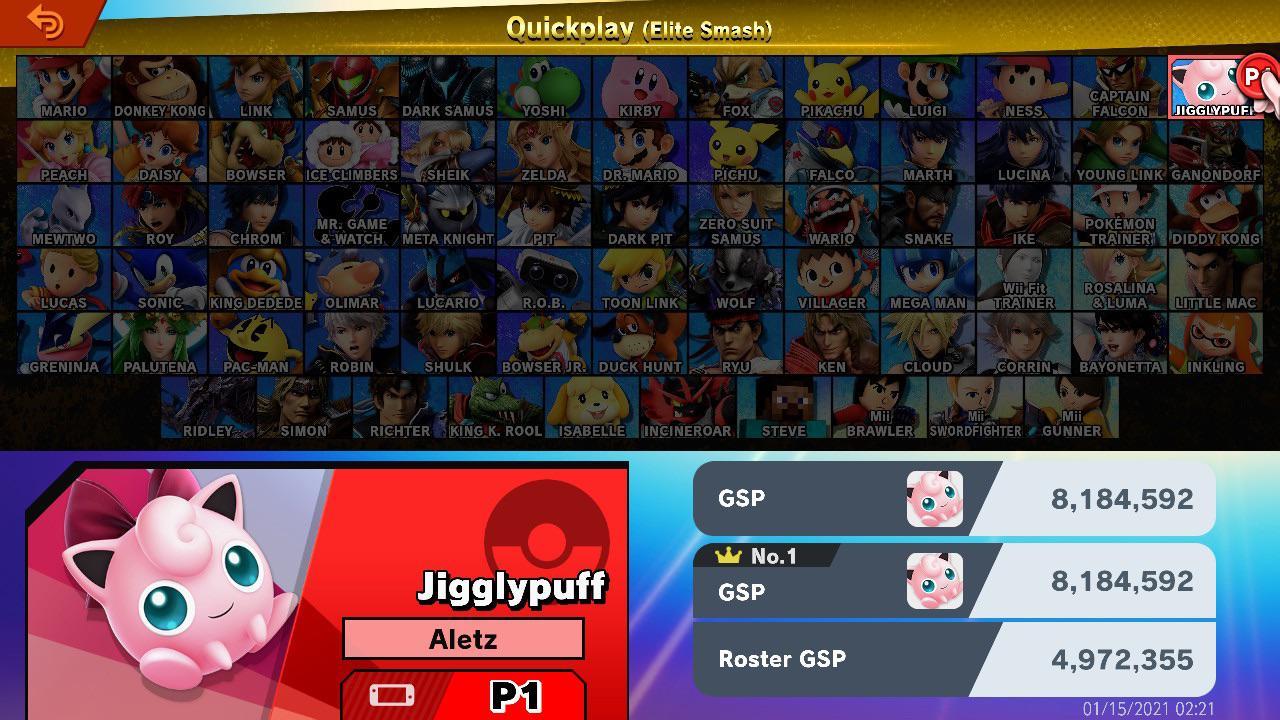Select the Pokémon Trainer tile

click(1121, 213)
